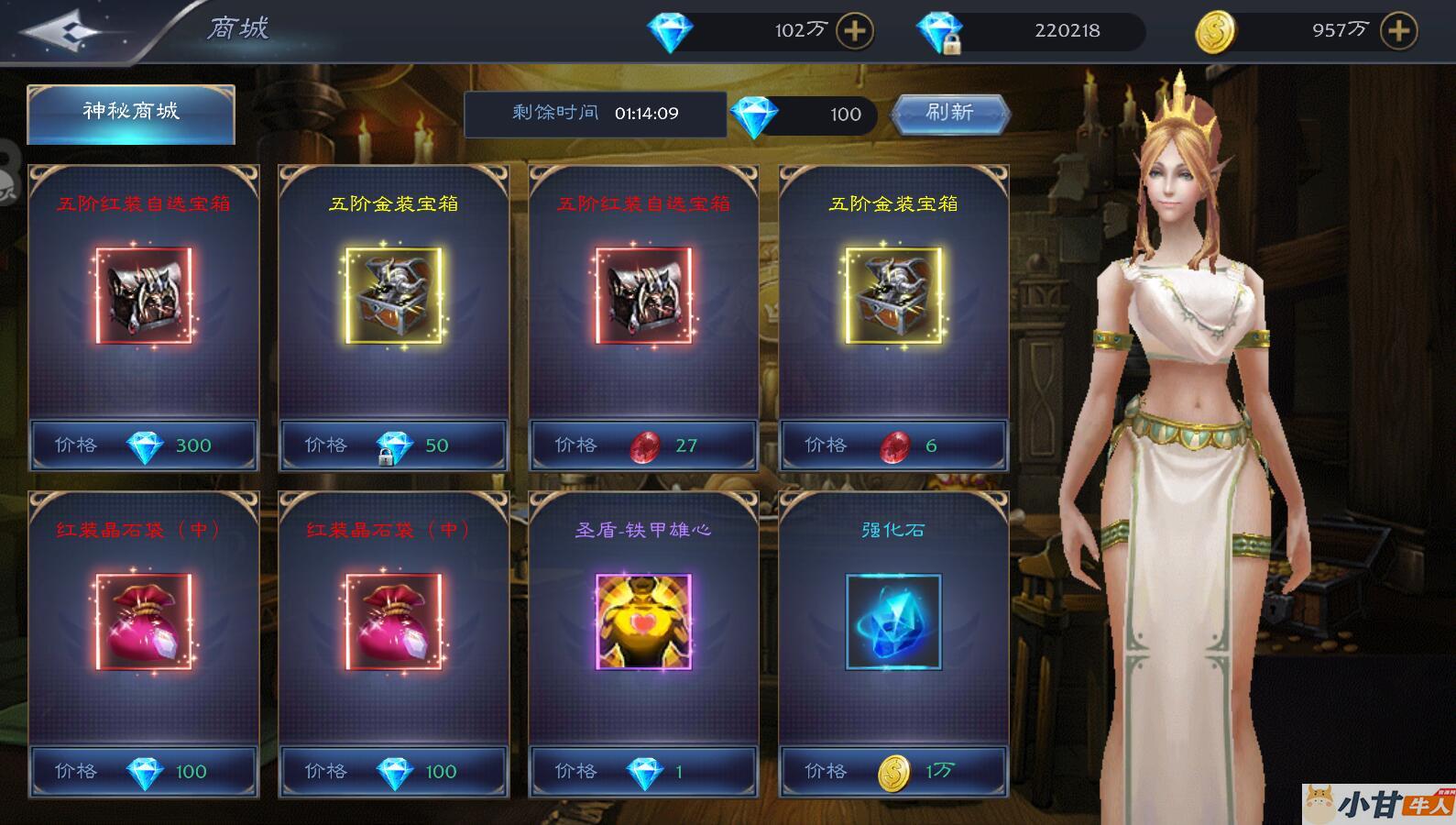Select the 圣盾-铁甲雄心 armor item
The image size is (1456, 825).
(643, 621)
